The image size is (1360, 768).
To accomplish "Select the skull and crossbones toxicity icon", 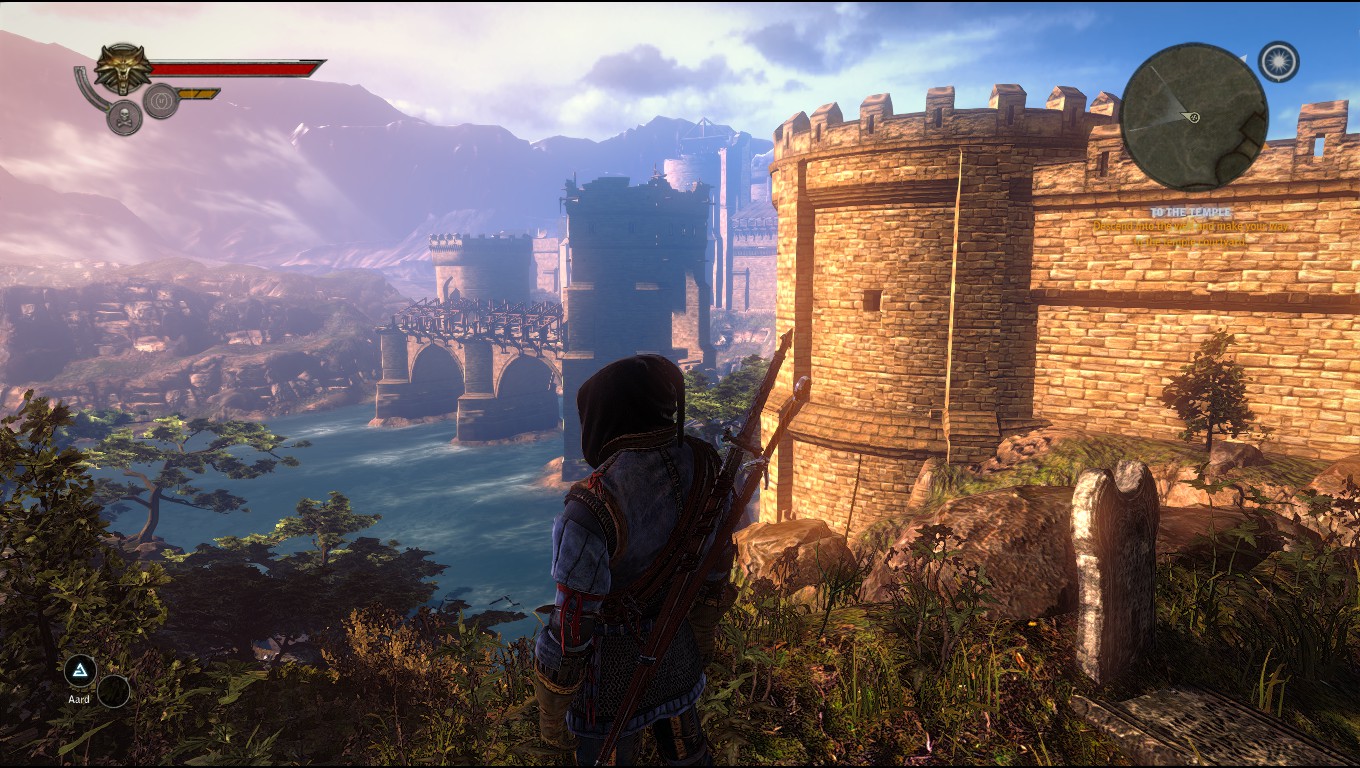I will [124, 117].
